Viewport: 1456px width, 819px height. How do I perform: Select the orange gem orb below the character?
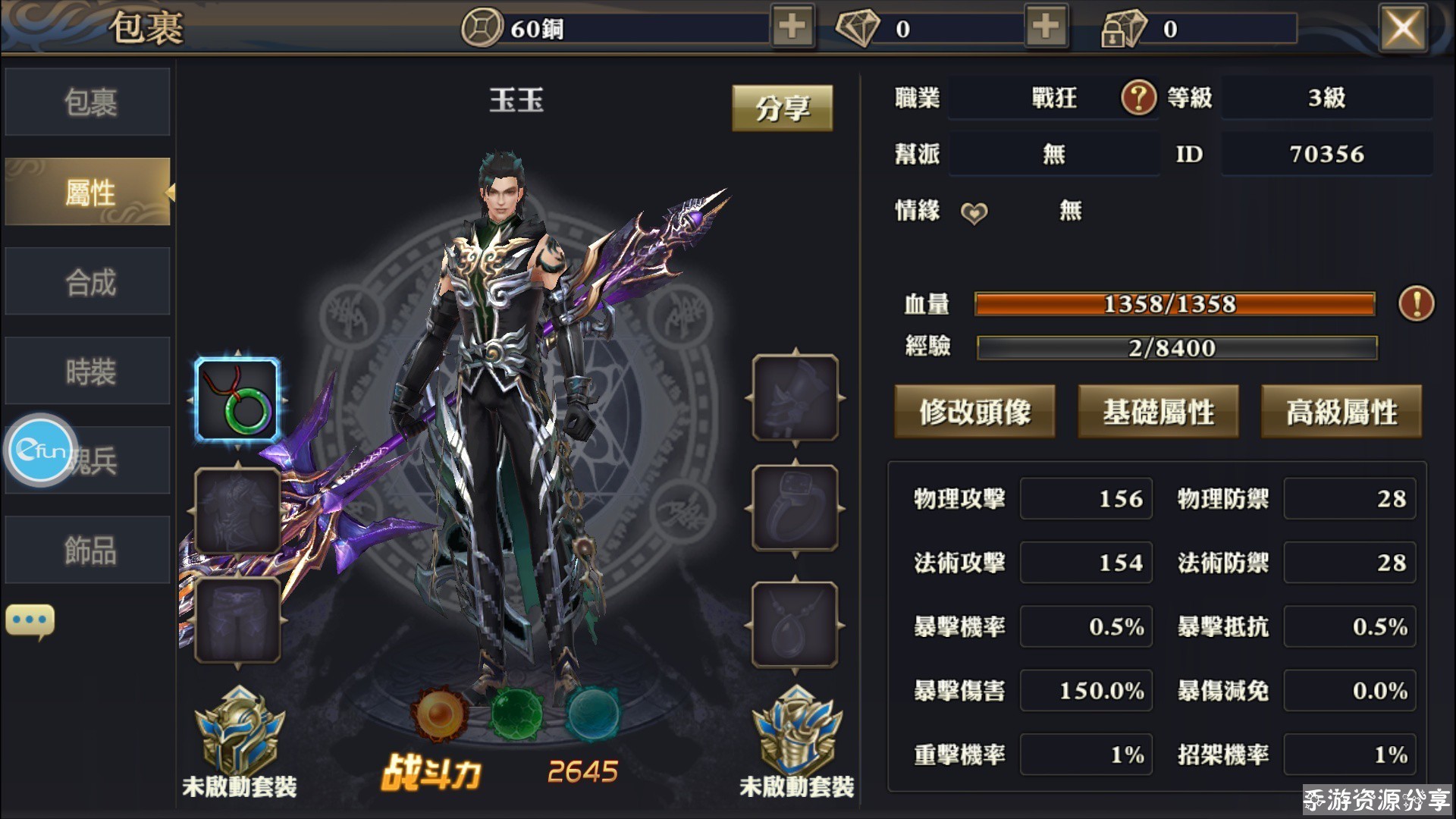[x=439, y=714]
